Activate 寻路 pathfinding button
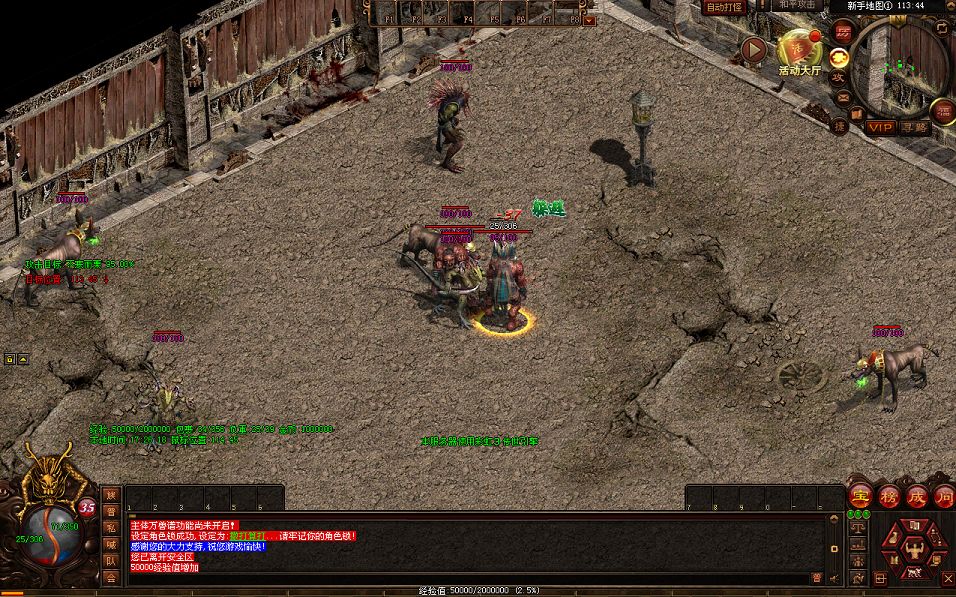The image size is (956, 597). tap(914, 127)
